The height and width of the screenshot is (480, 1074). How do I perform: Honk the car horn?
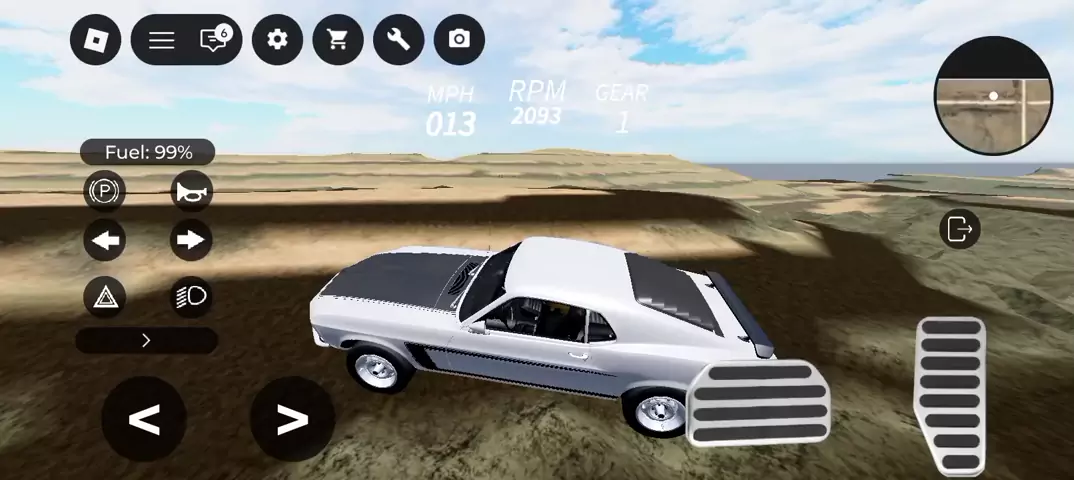click(x=190, y=190)
